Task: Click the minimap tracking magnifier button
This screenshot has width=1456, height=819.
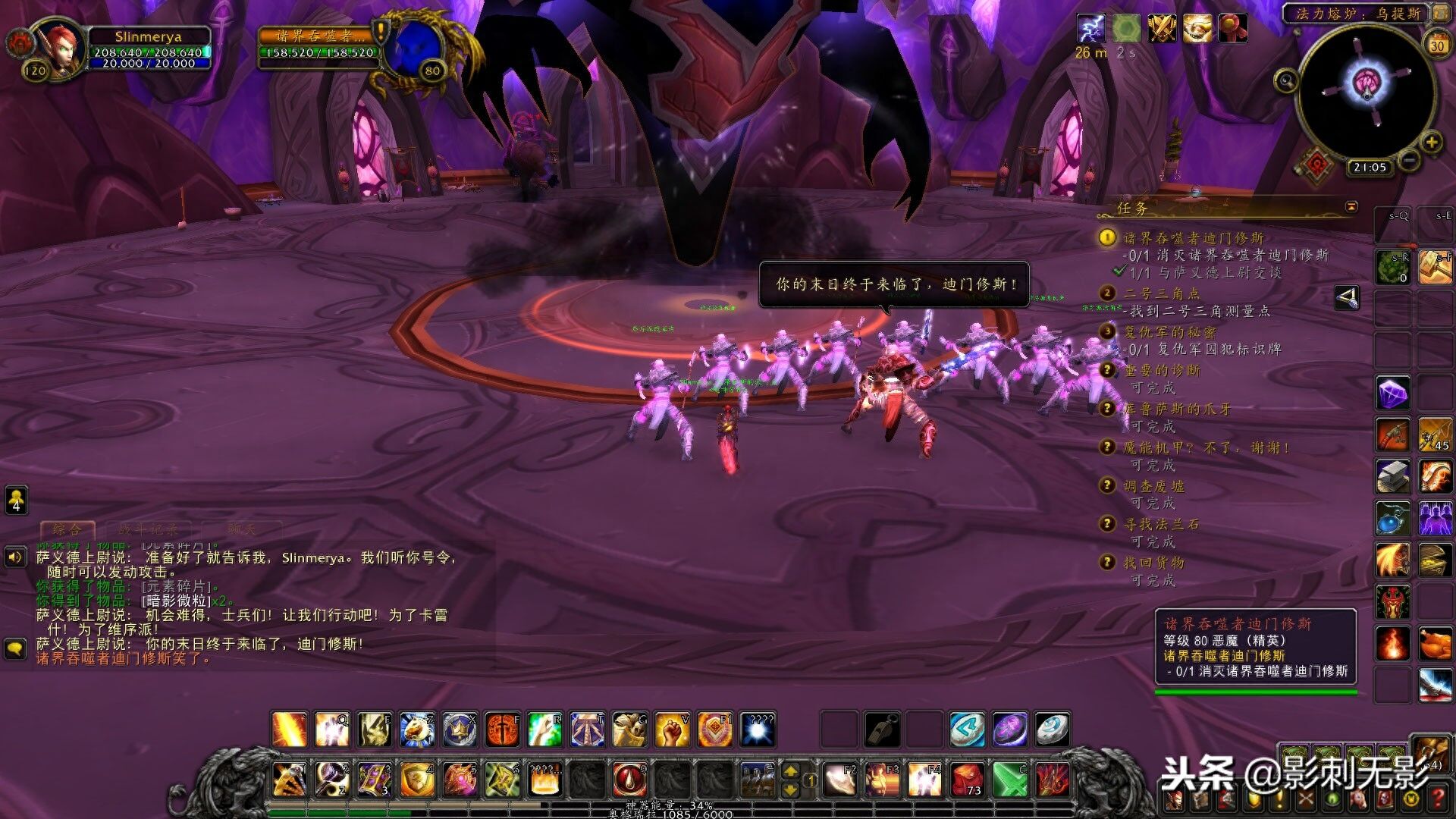Action: tap(1286, 80)
